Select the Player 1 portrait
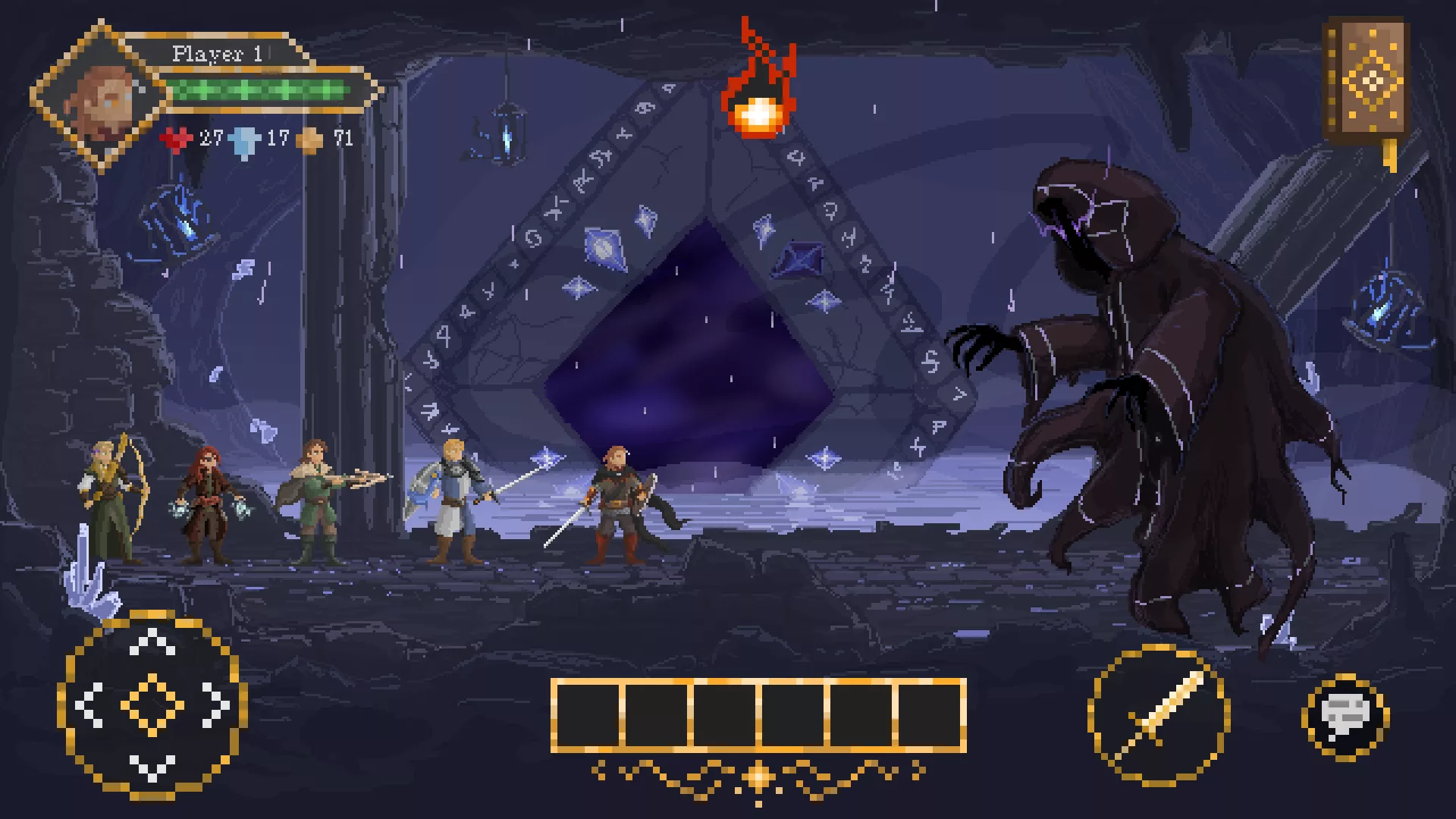The height and width of the screenshot is (819, 1456). click(100, 97)
